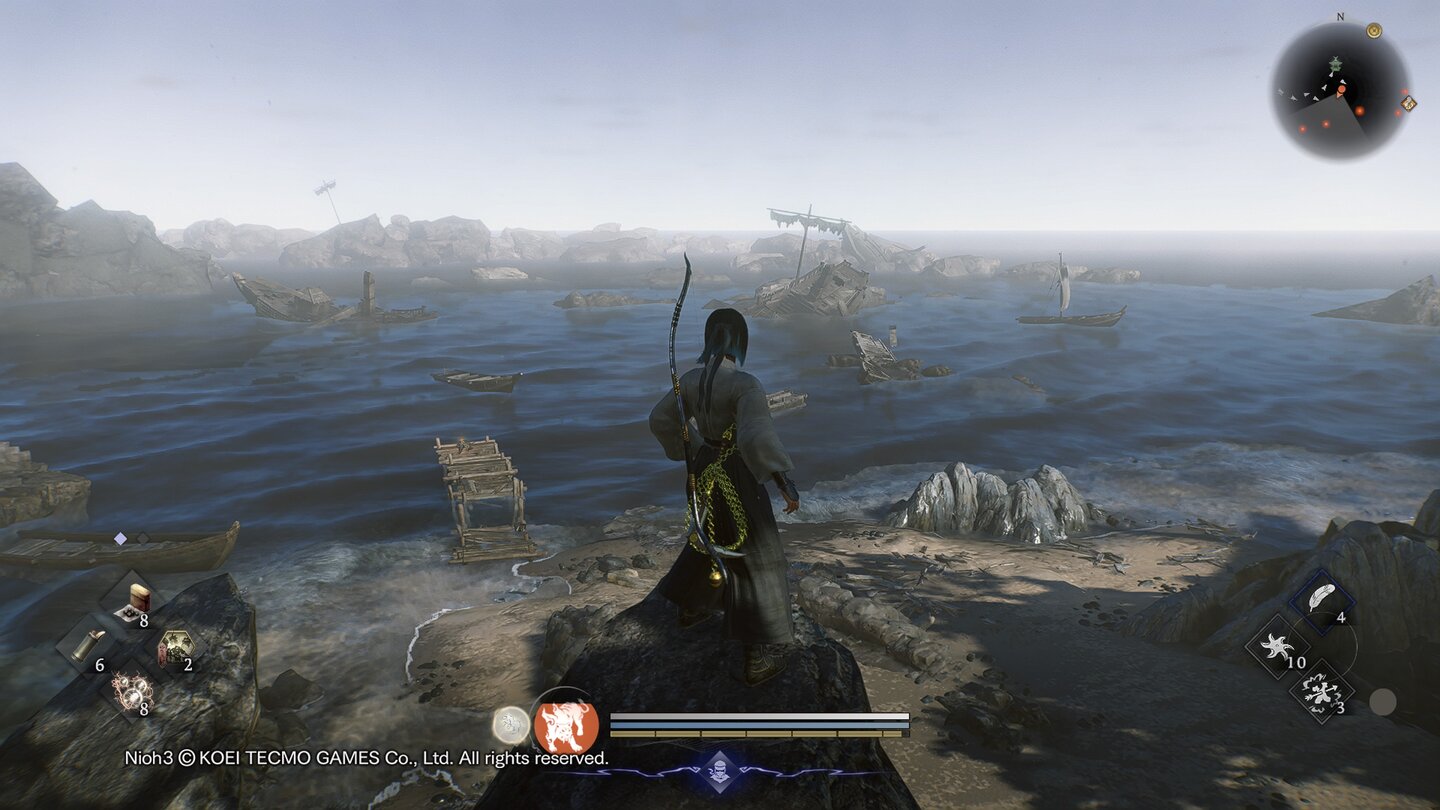
Task: Select the bamboo canister item slot
Action: pyautogui.click(x=86, y=645)
